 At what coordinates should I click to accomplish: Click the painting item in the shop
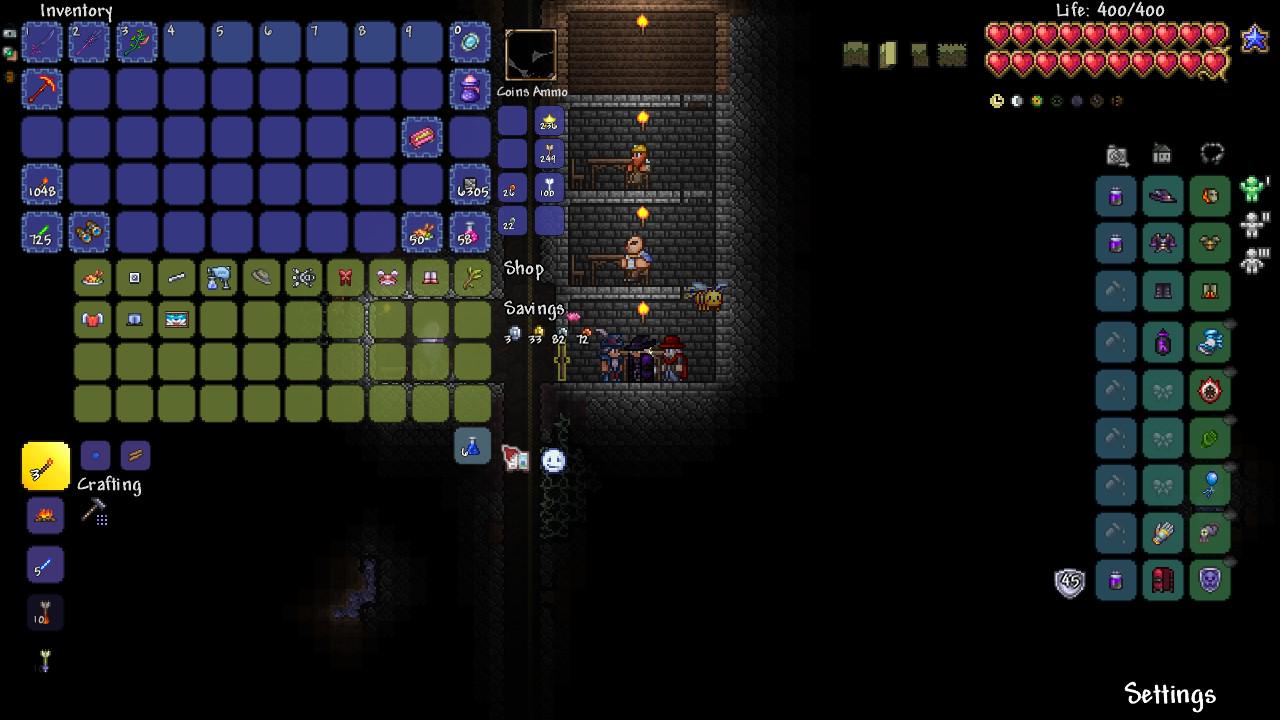click(x=177, y=321)
